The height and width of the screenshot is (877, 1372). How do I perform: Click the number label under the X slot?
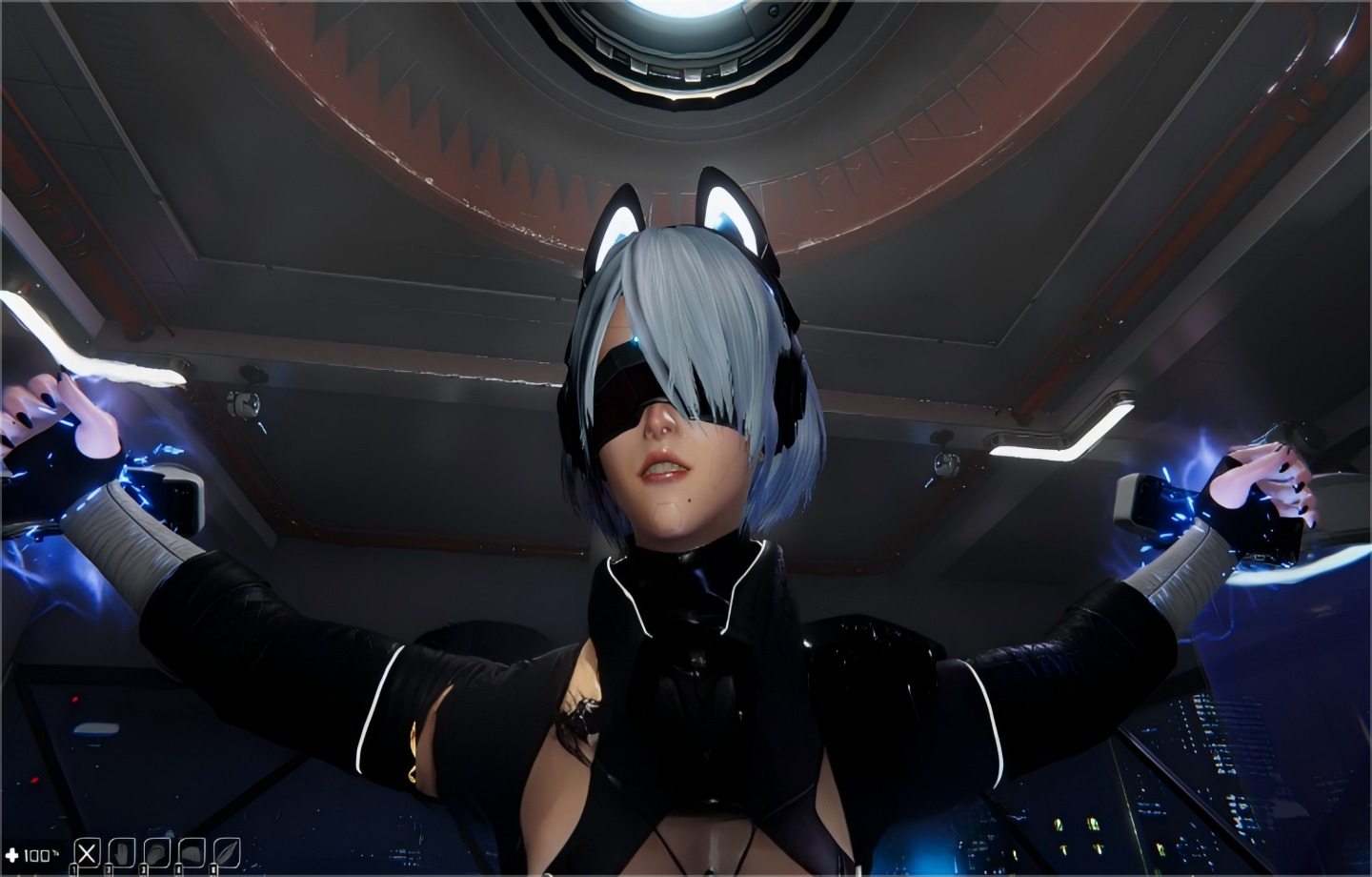coord(73,869)
